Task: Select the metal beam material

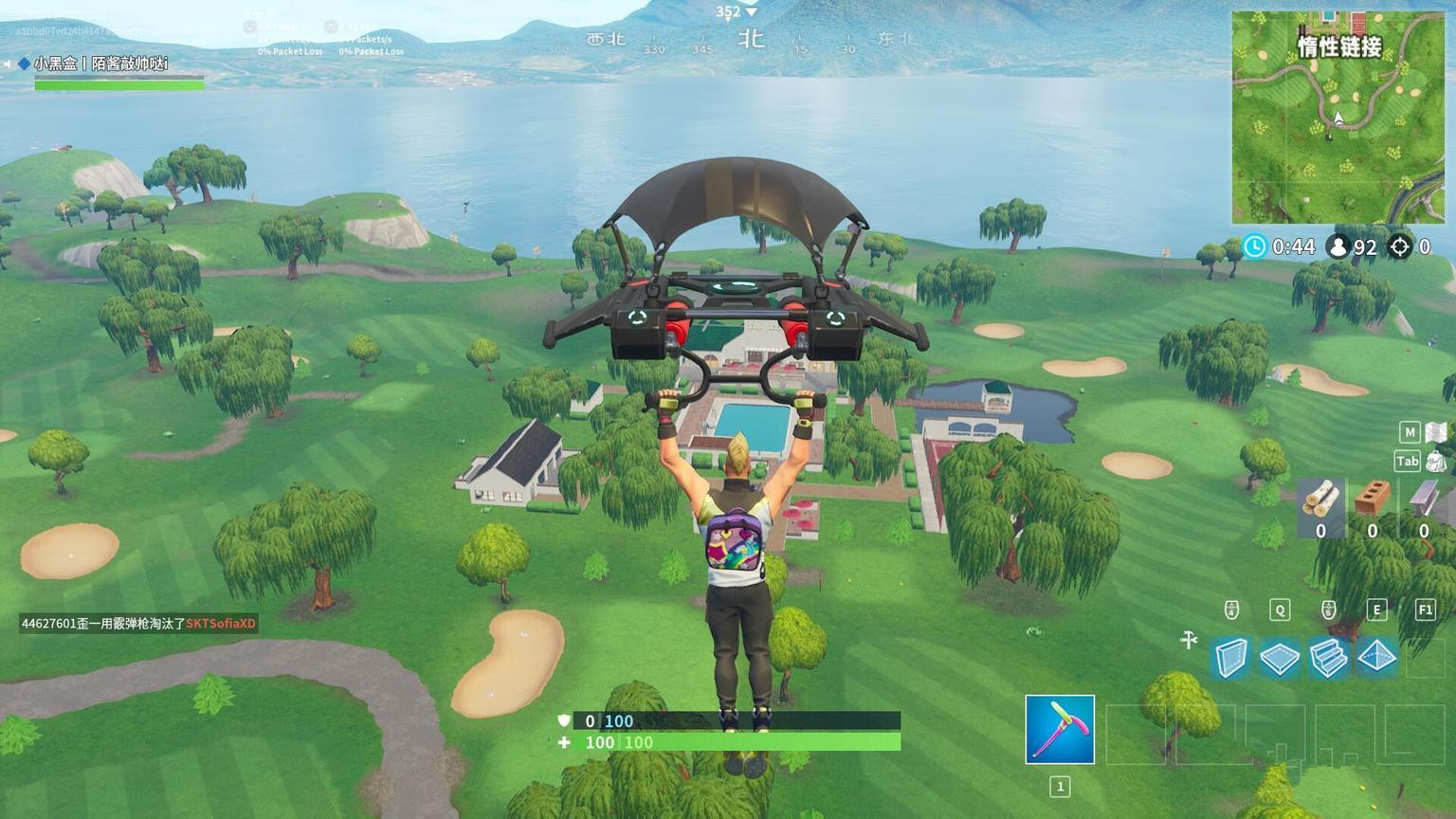Action: [1423, 499]
